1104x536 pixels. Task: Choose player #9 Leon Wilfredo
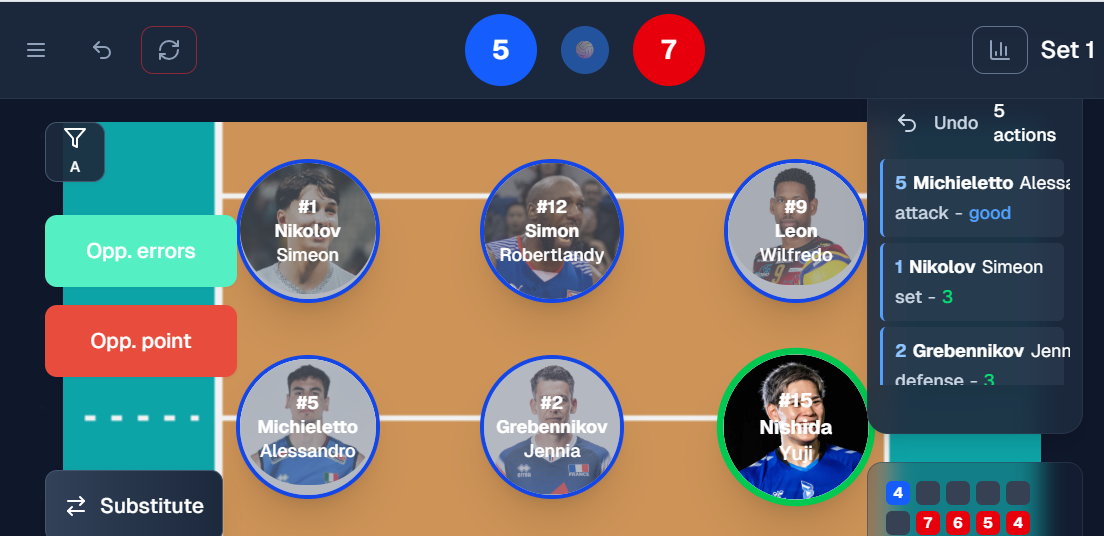tap(795, 230)
